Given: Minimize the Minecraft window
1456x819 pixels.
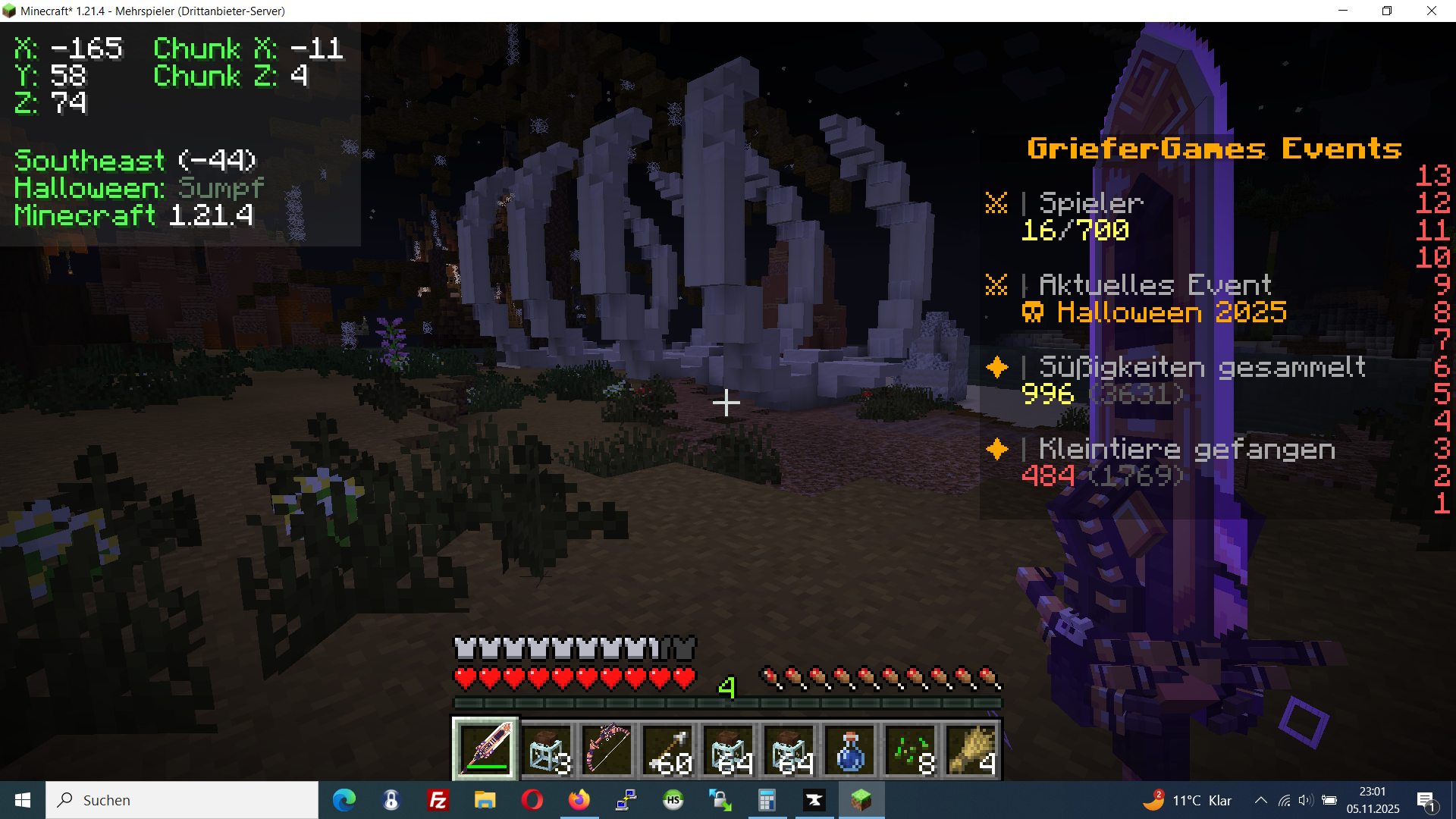Looking at the screenshot, I should 1343,11.
